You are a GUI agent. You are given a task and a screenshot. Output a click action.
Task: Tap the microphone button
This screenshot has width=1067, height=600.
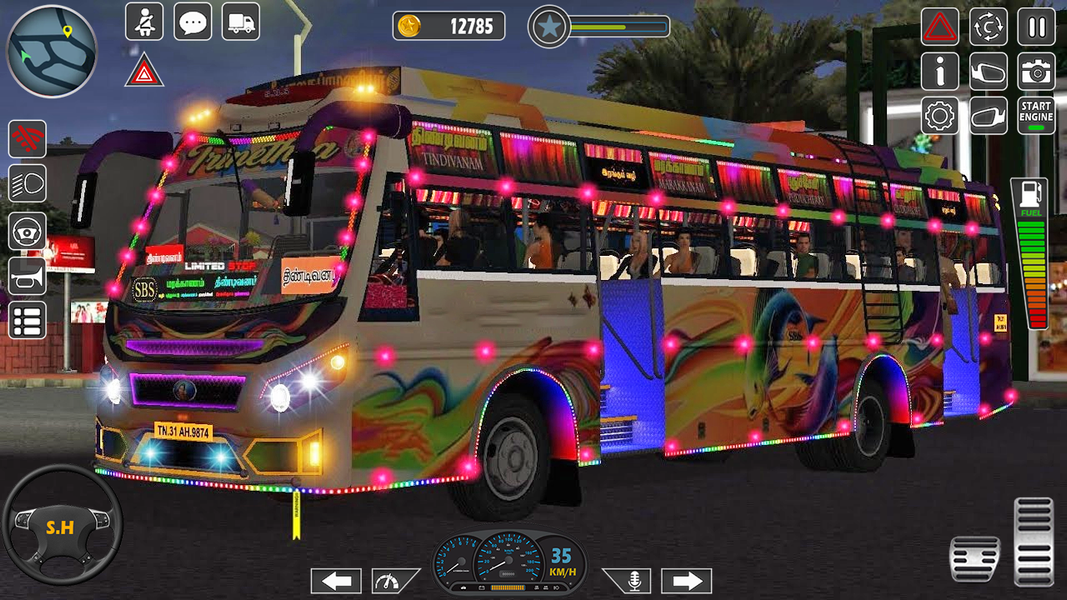coord(626,581)
